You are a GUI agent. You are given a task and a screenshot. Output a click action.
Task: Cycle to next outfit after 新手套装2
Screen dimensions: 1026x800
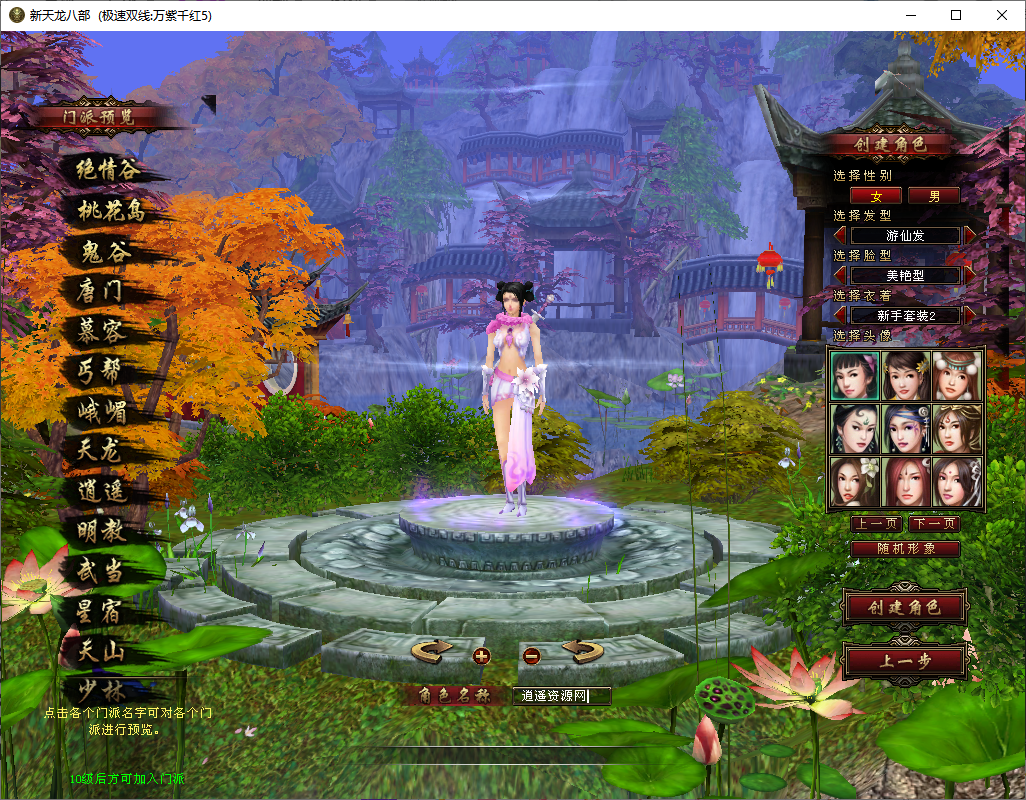970,315
